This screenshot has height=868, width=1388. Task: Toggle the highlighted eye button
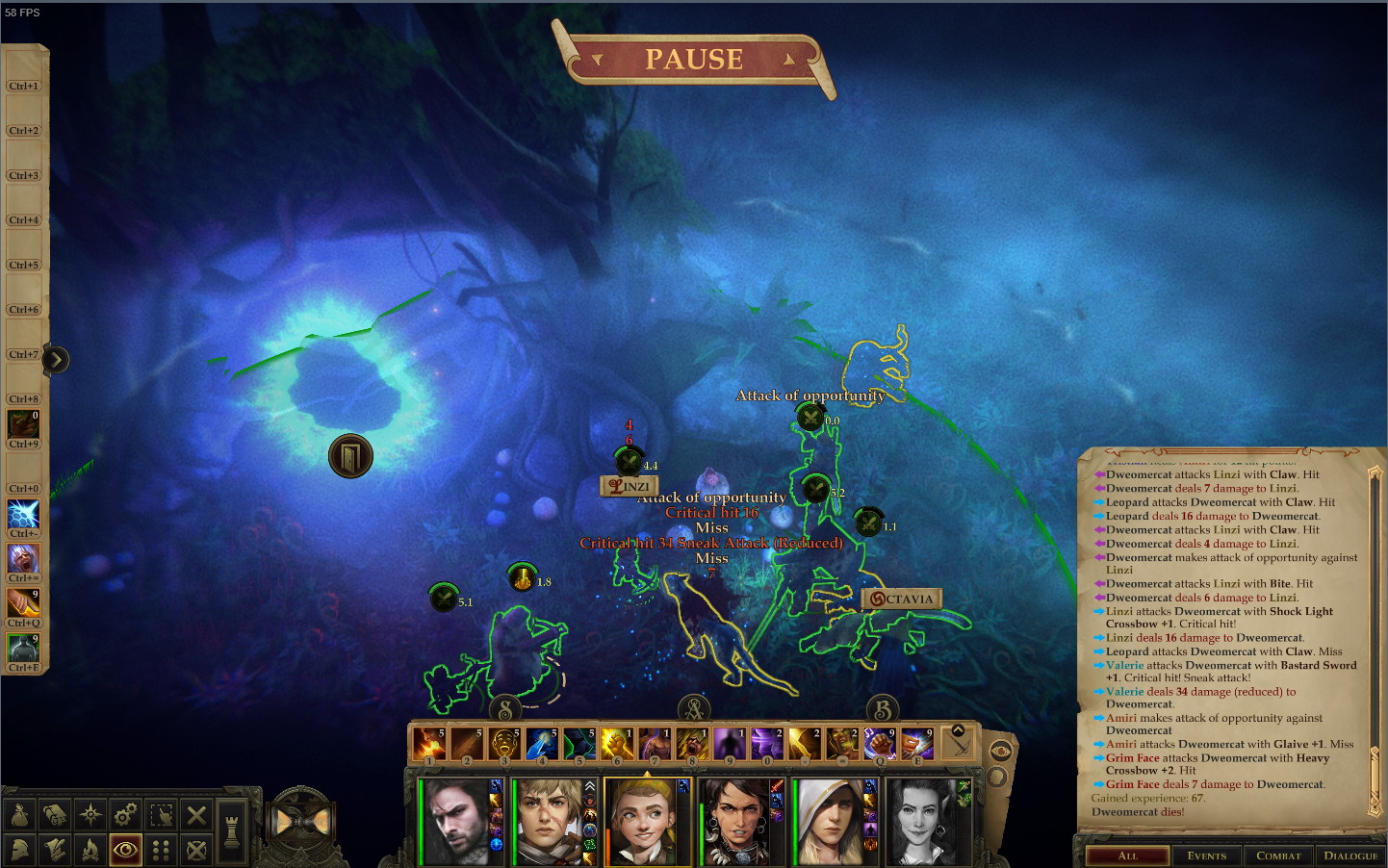point(125,850)
